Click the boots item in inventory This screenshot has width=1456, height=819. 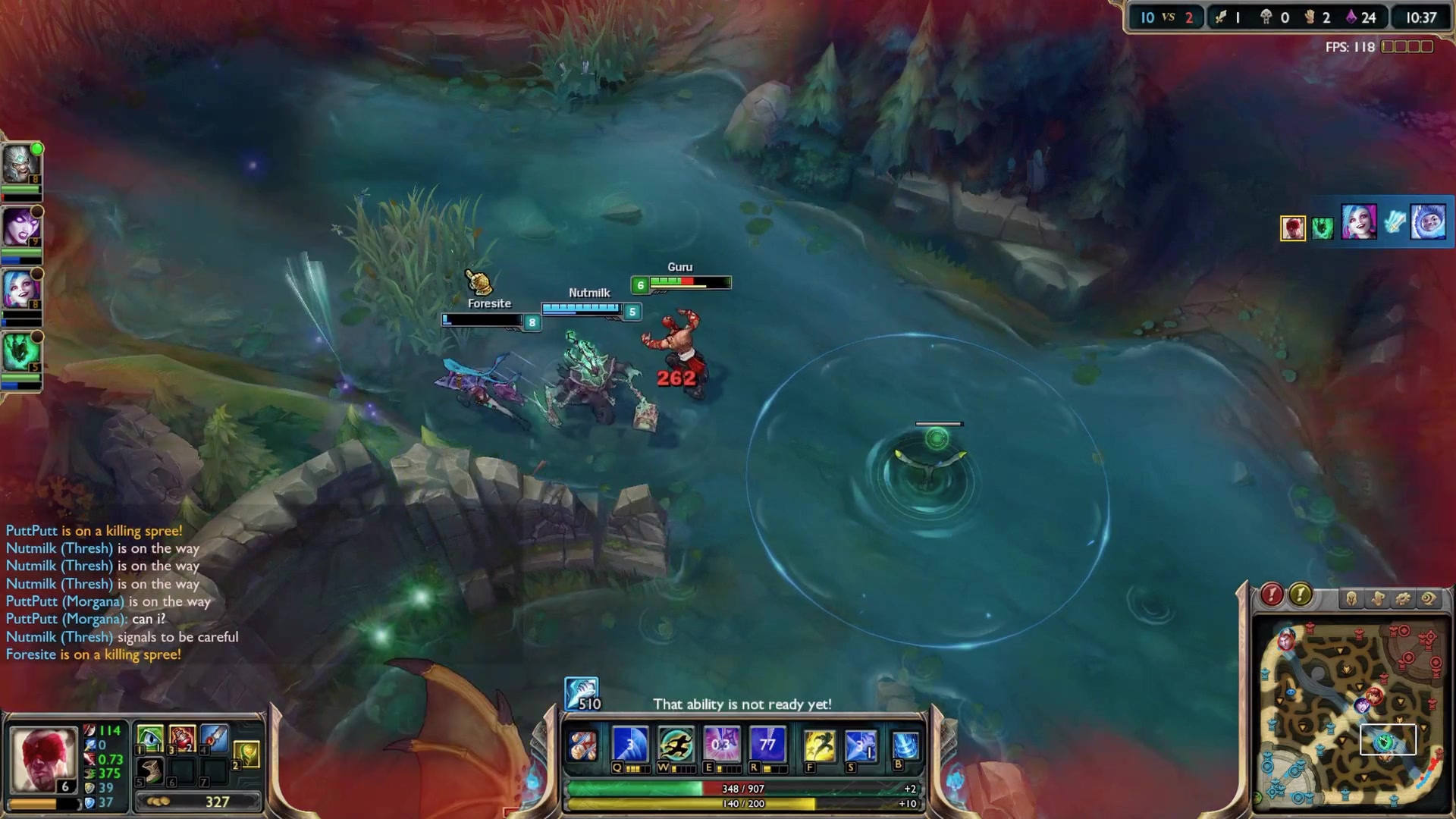(x=150, y=770)
